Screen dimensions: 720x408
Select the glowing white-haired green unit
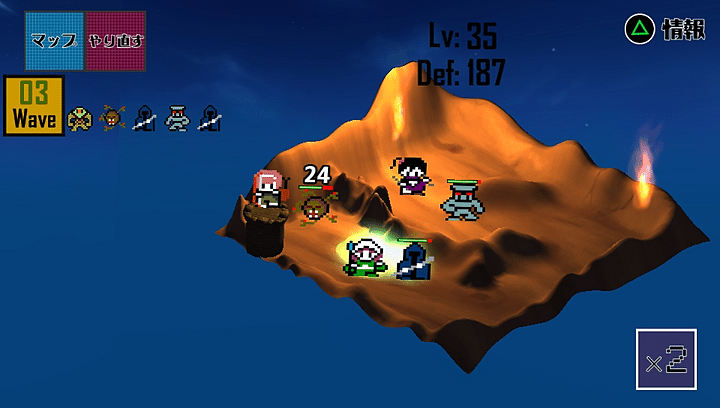pyautogui.click(x=365, y=257)
